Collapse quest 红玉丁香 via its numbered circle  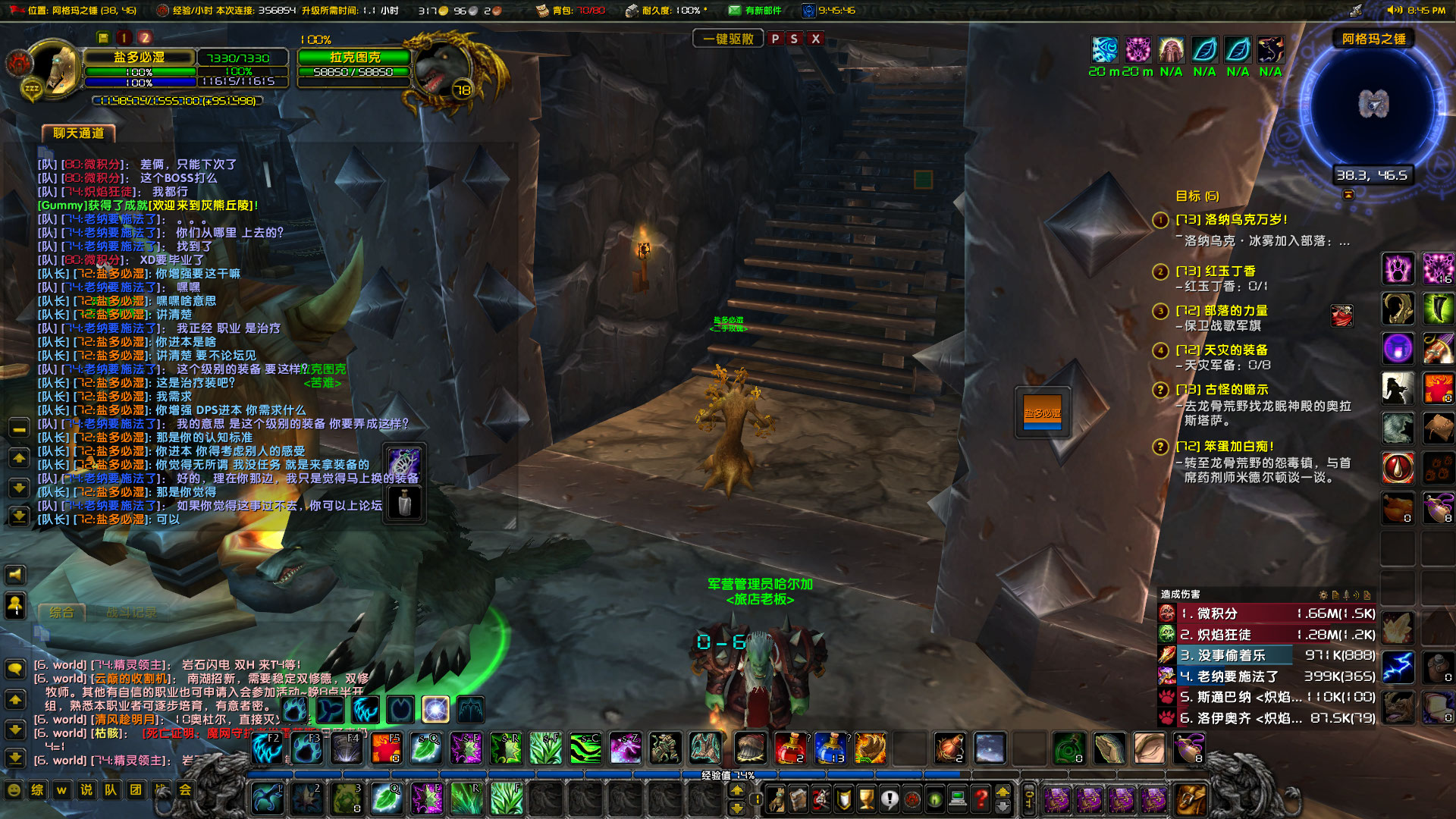click(1159, 270)
